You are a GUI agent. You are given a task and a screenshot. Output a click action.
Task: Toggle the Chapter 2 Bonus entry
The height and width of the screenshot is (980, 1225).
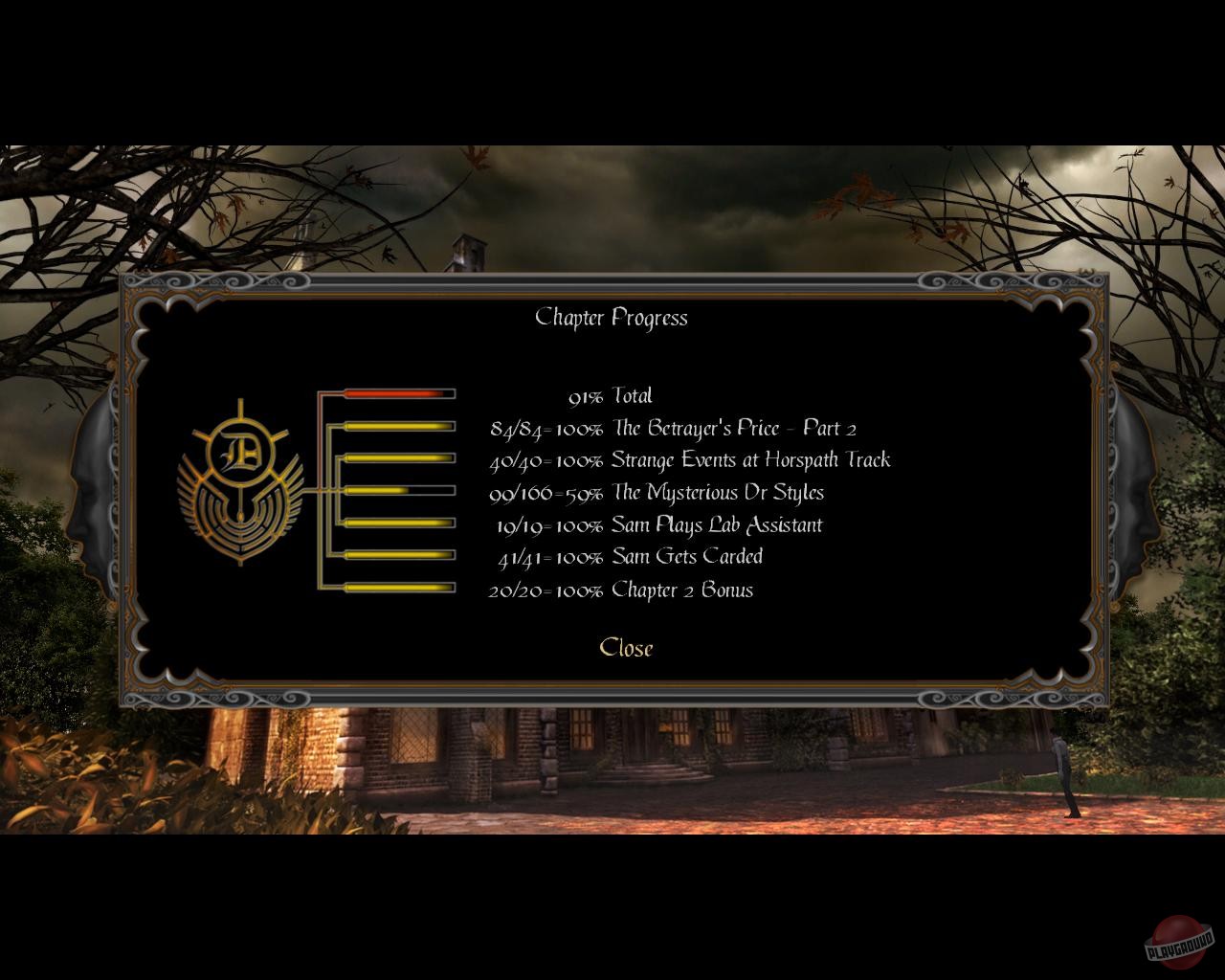pyautogui.click(x=622, y=590)
